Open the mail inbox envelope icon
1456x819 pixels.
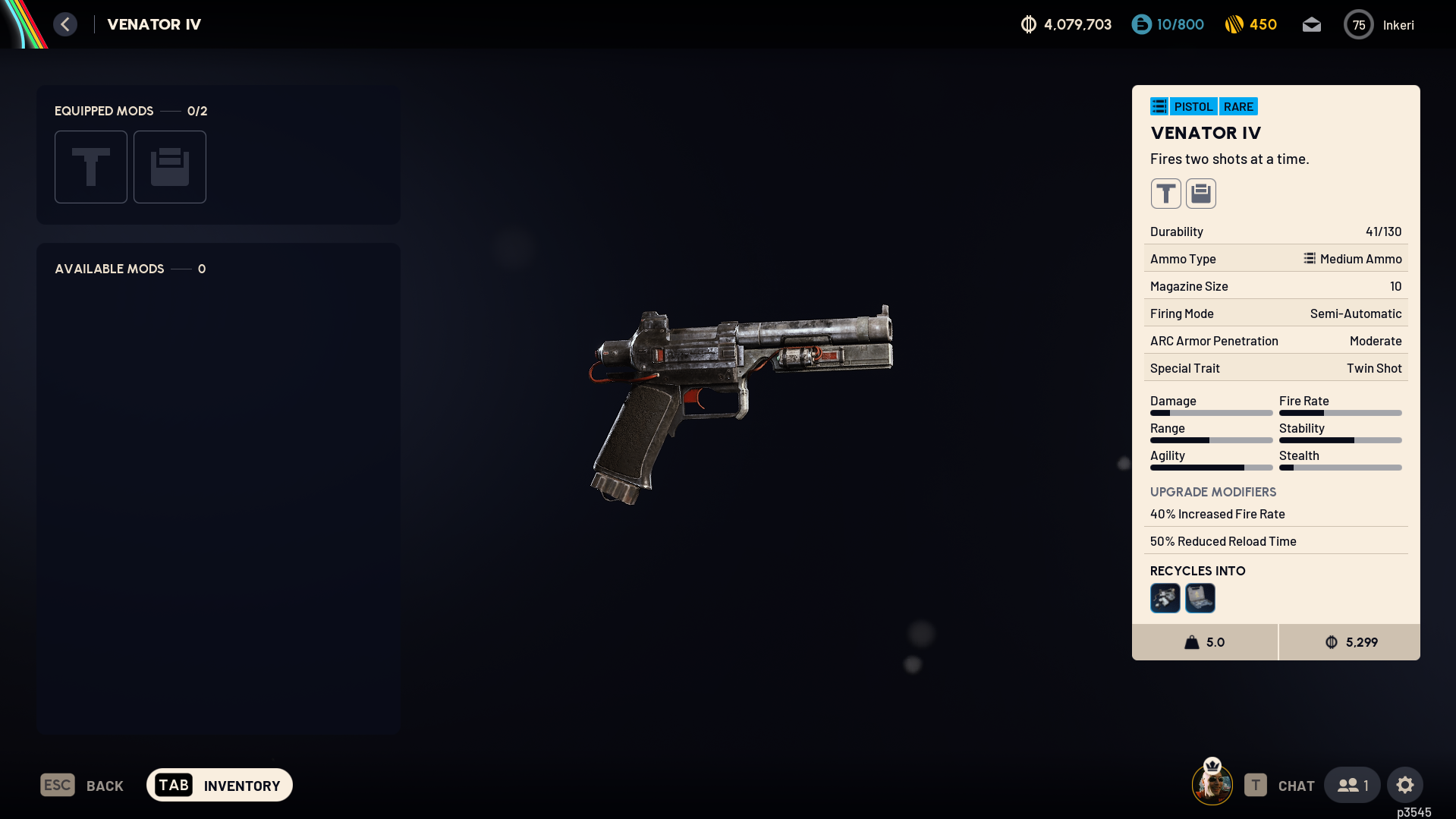[x=1312, y=25]
